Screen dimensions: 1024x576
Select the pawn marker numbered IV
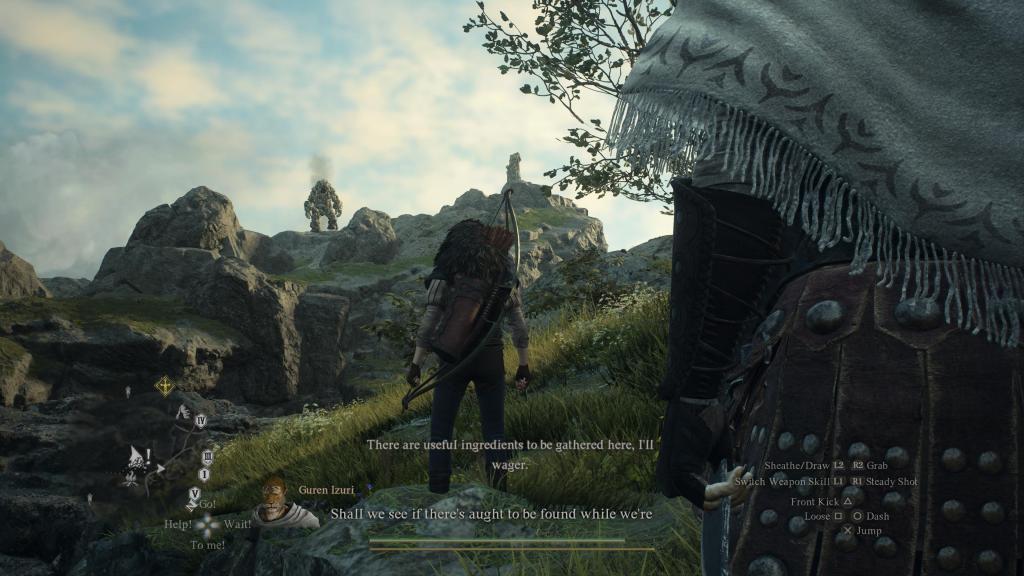click(x=200, y=422)
